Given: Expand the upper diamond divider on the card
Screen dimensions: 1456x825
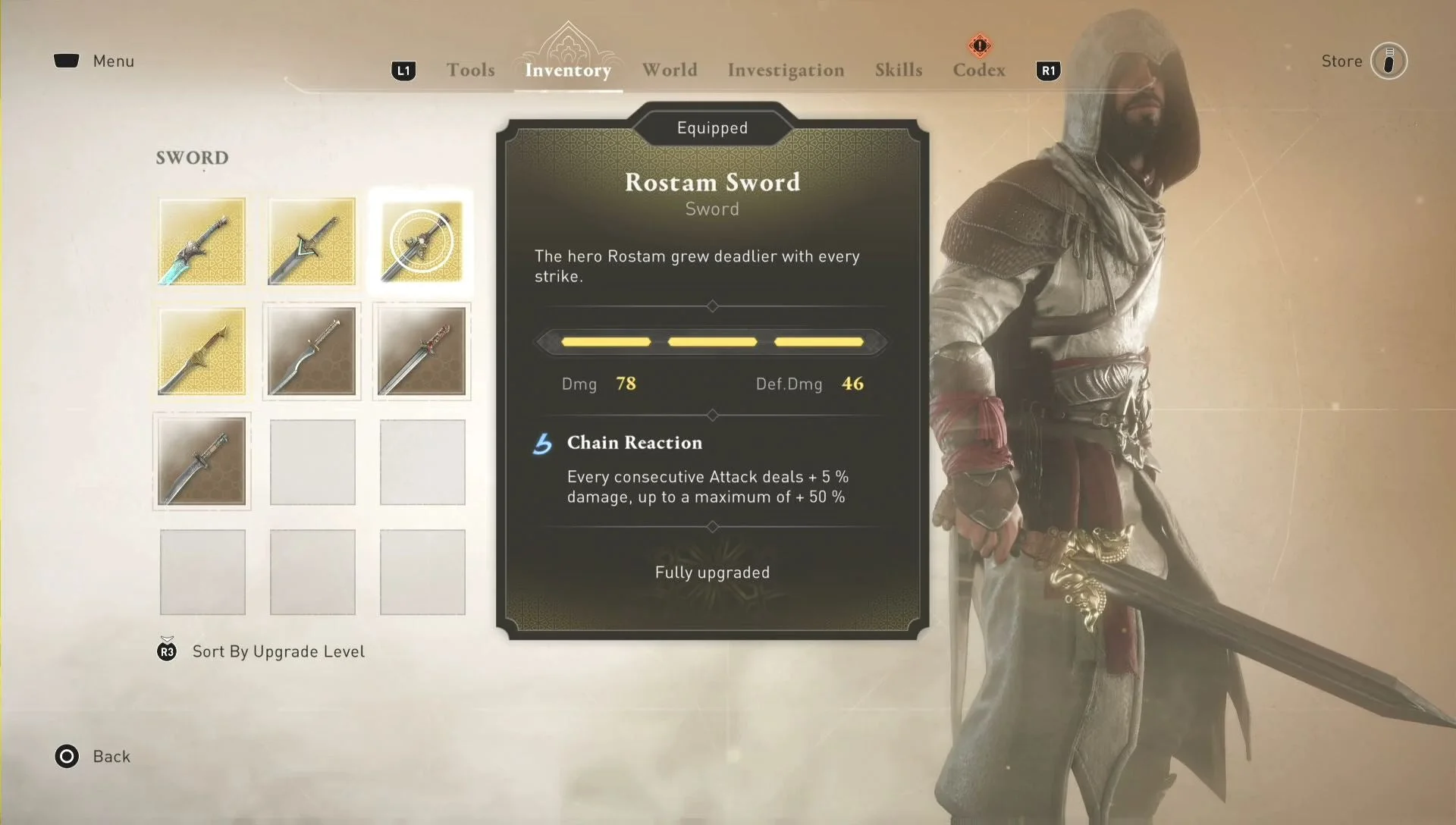Looking at the screenshot, I should pos(712,306).
